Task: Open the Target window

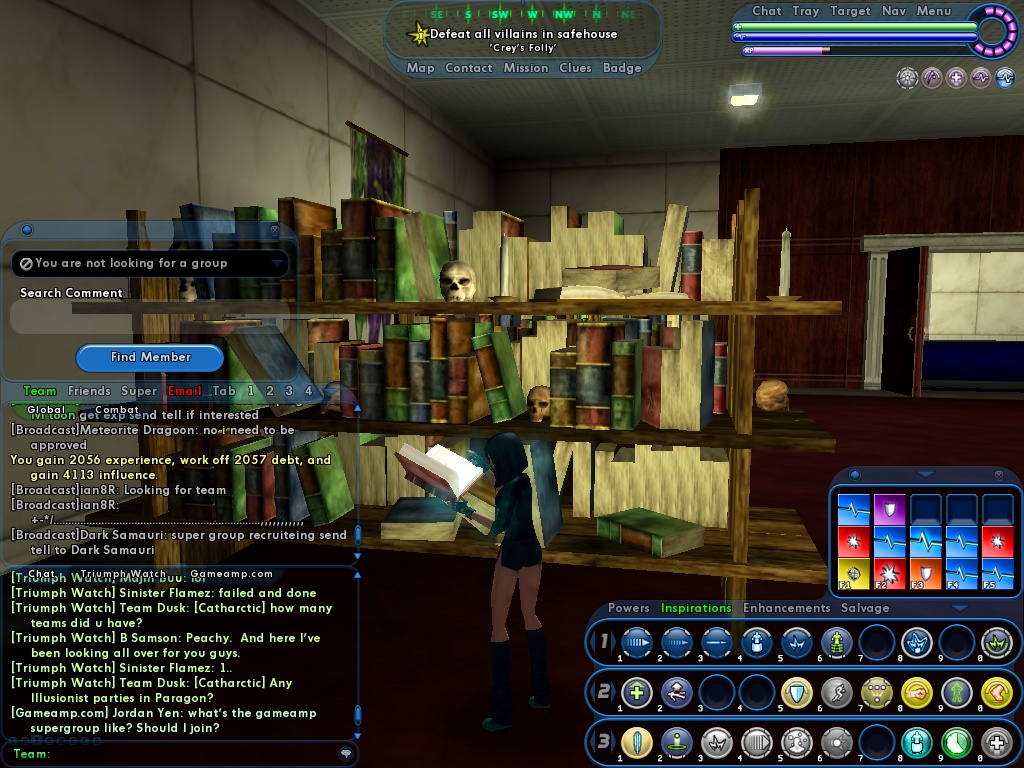Action: tap(850, 11)
